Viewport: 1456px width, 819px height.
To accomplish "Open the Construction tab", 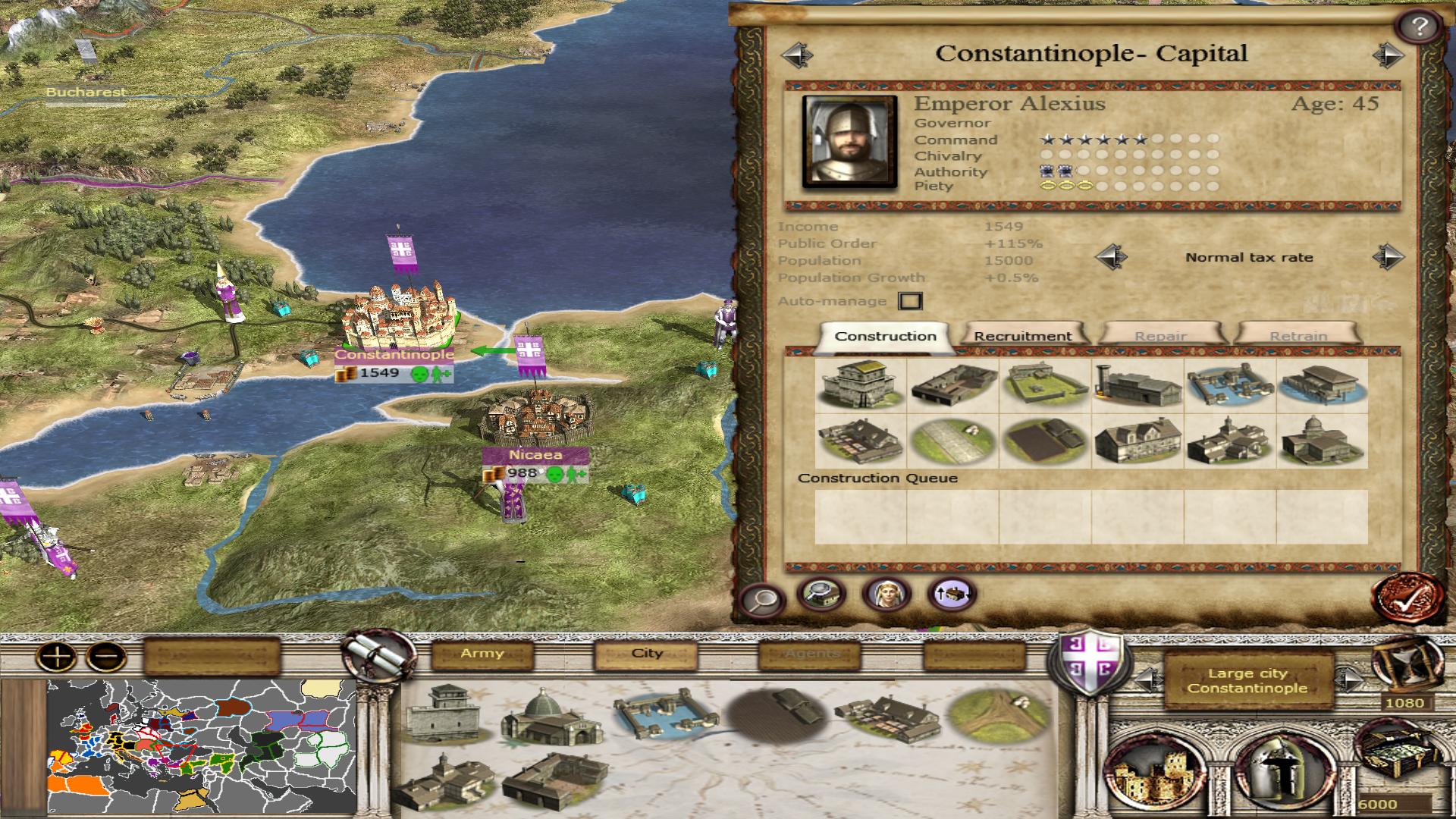I will click(x=885, y=336).
